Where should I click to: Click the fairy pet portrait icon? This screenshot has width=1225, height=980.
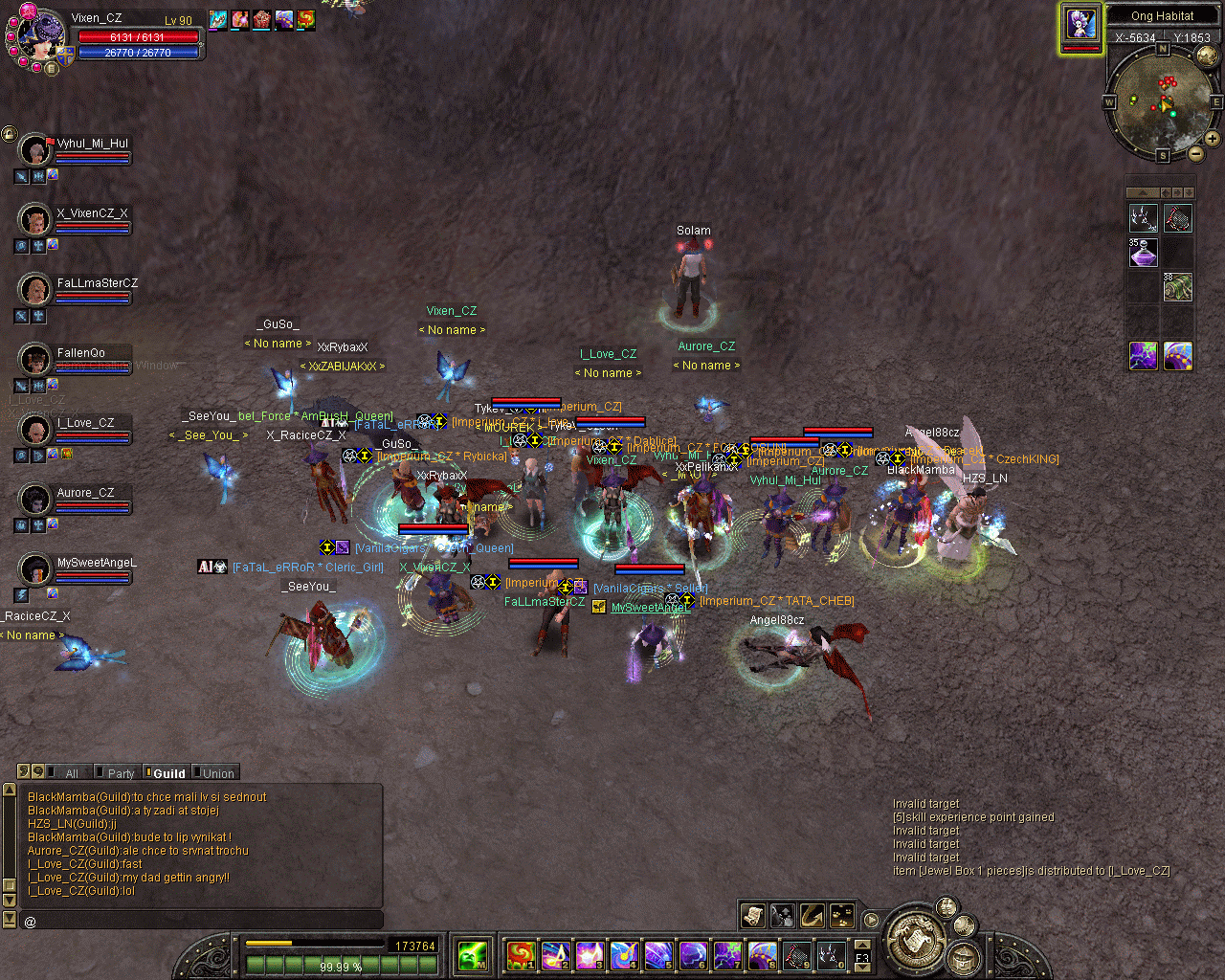pyautogui.click(x=1080, y=26)
